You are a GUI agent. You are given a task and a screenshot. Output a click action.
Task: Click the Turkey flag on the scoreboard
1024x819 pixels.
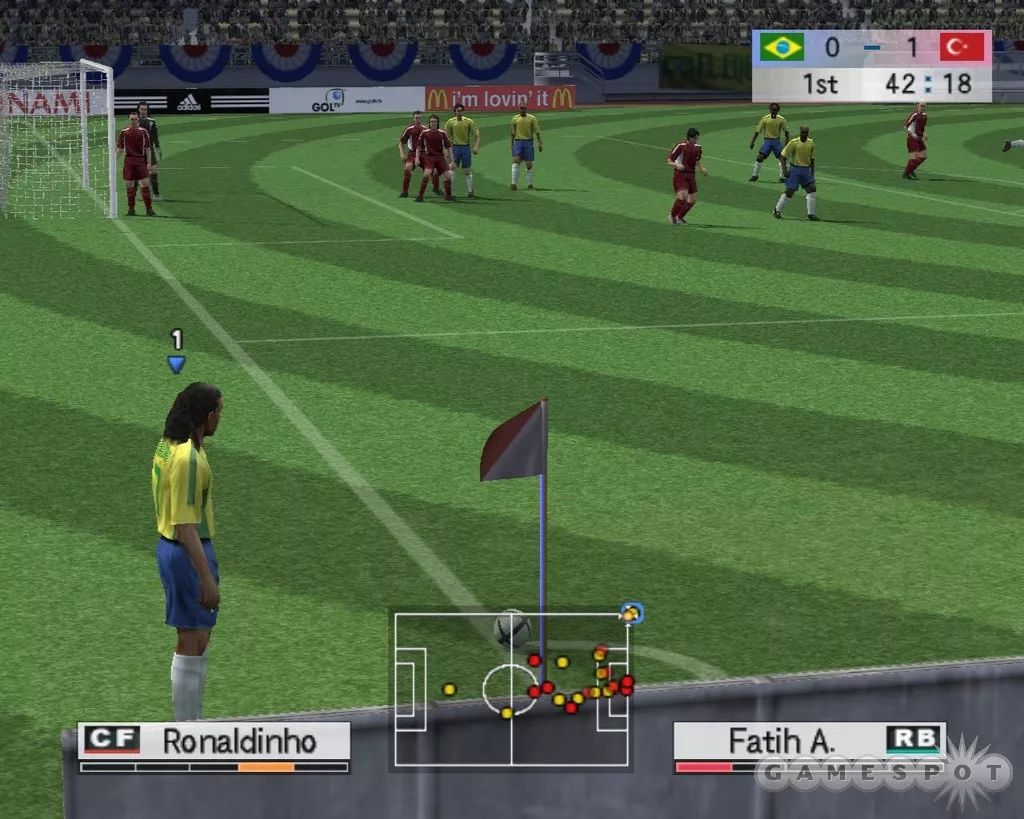coord(962,47)
